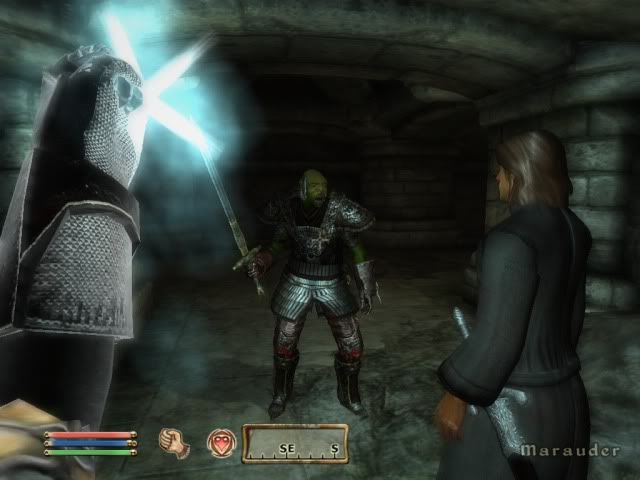Select the fist weapon icon
This screenshot has width=640, height=480.
176,441
